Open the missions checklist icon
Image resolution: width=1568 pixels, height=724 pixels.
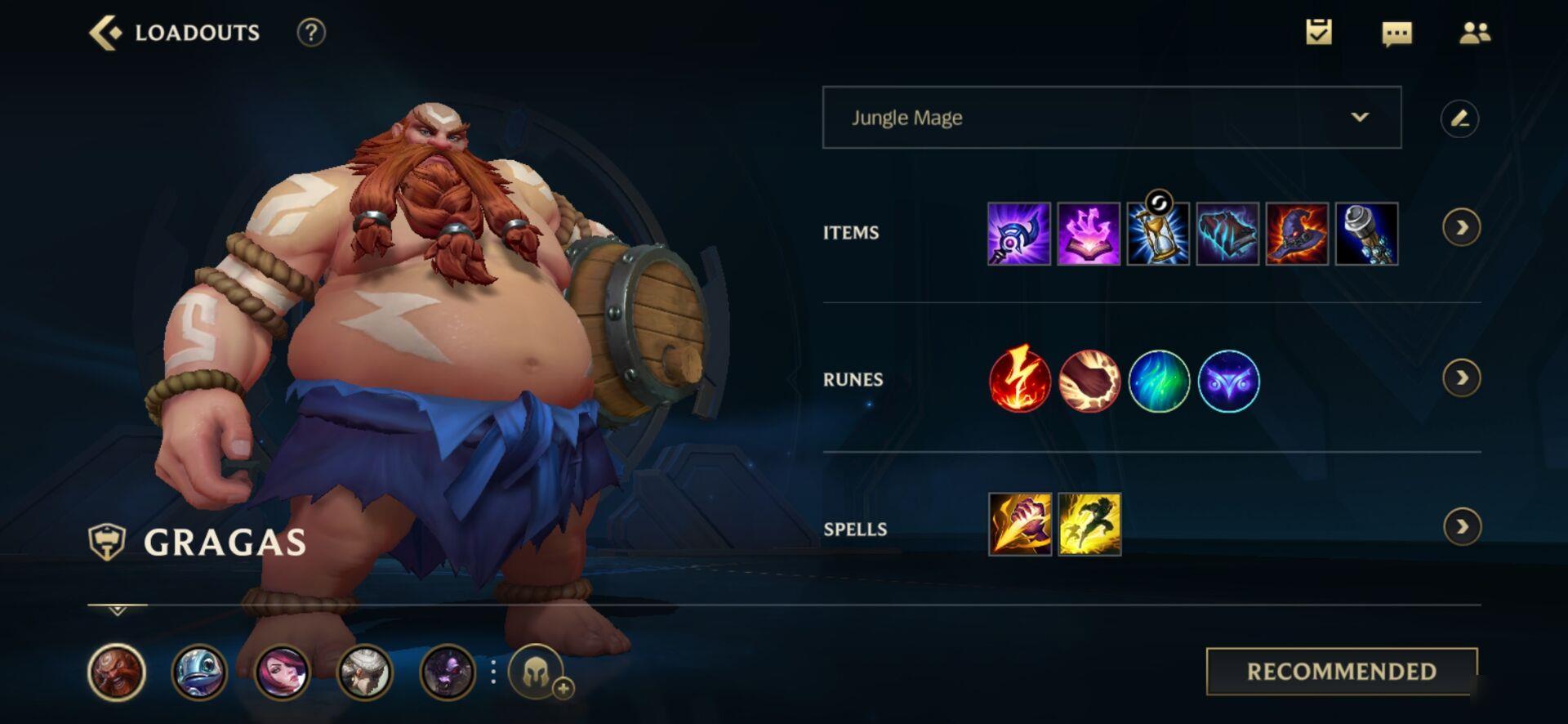(1318, 33)
